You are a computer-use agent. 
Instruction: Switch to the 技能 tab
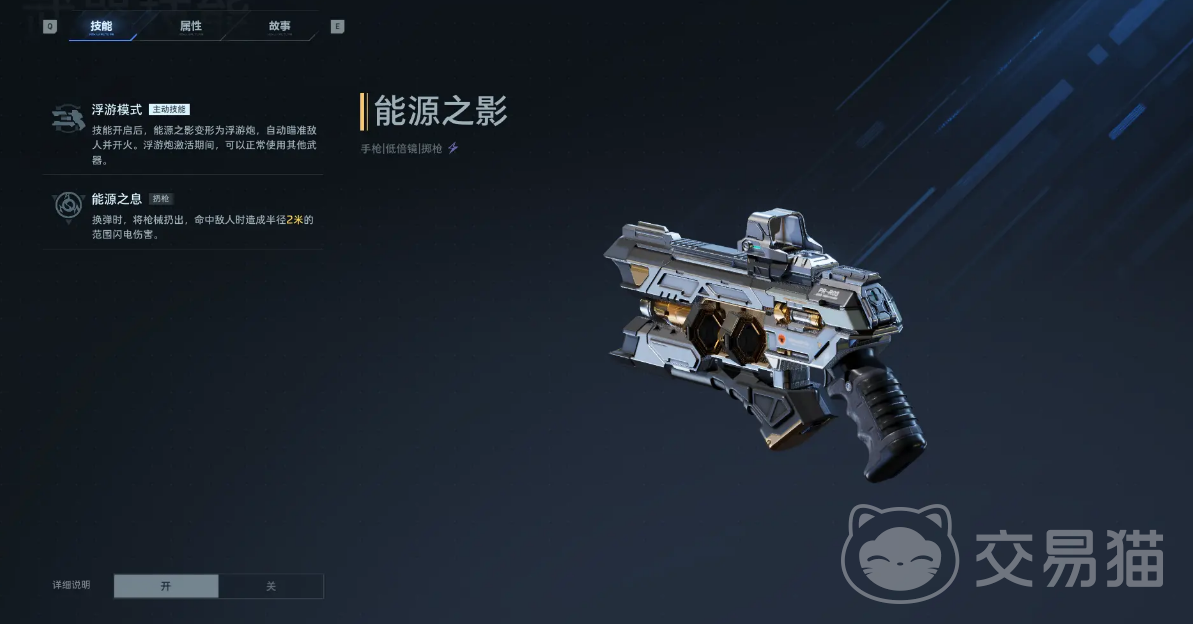pyautogui.click(x=101, y=26)
